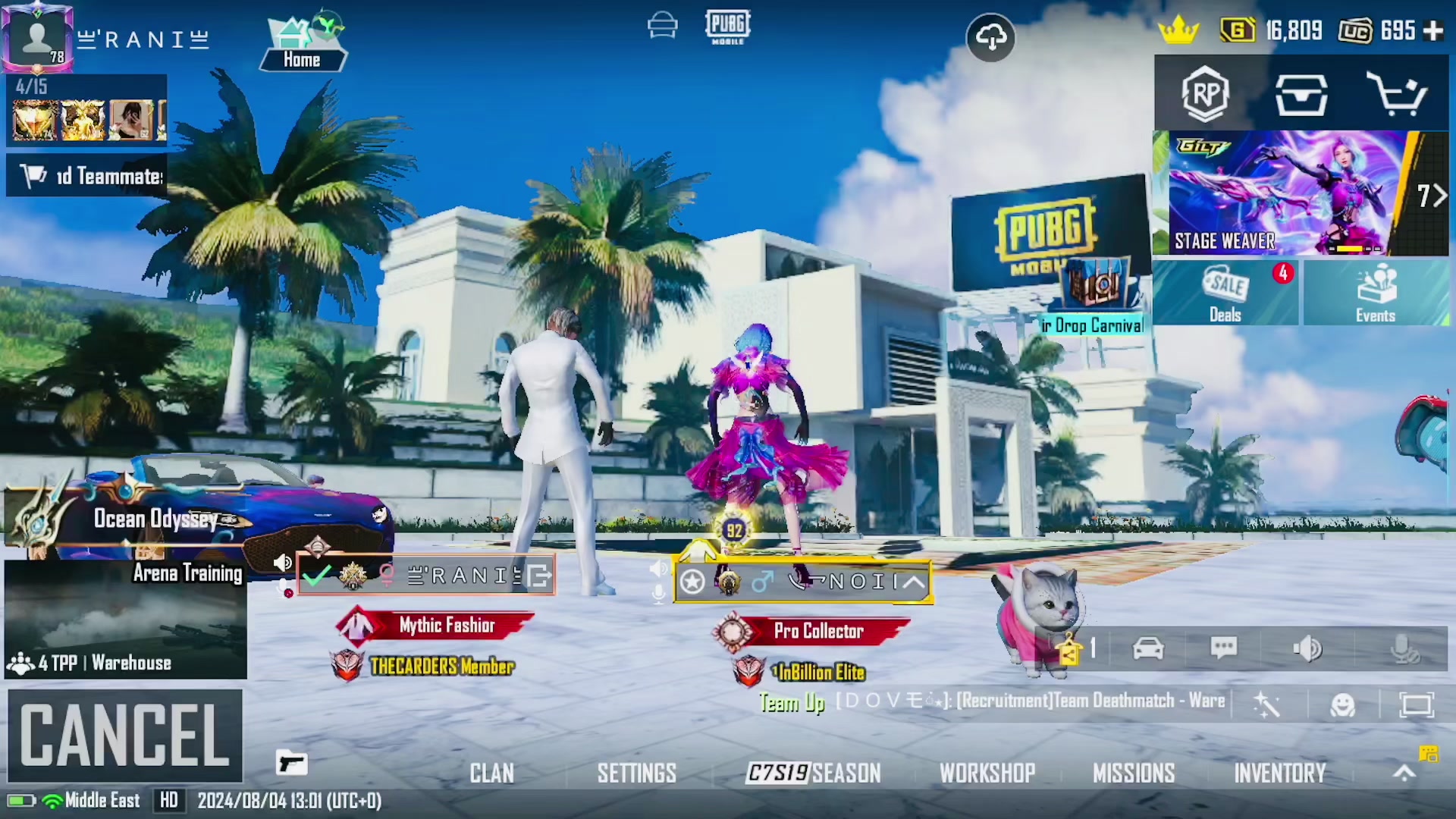Cancel the matchmaking with the CANCEL button

tap(125, 734)
